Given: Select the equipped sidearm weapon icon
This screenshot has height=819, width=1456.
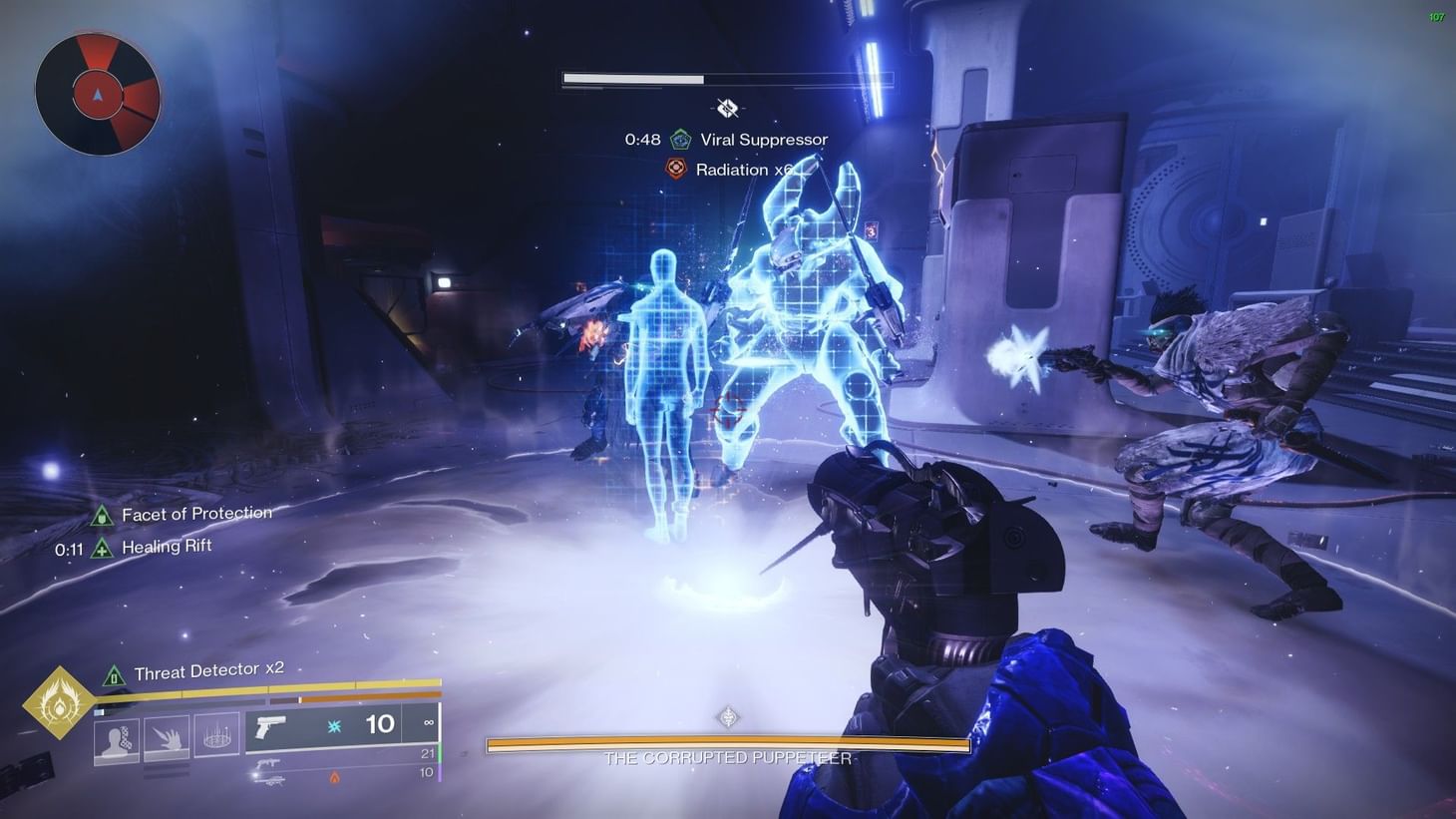Looking at the screenshot, I should pyautogui.click(x=270, y=726).
